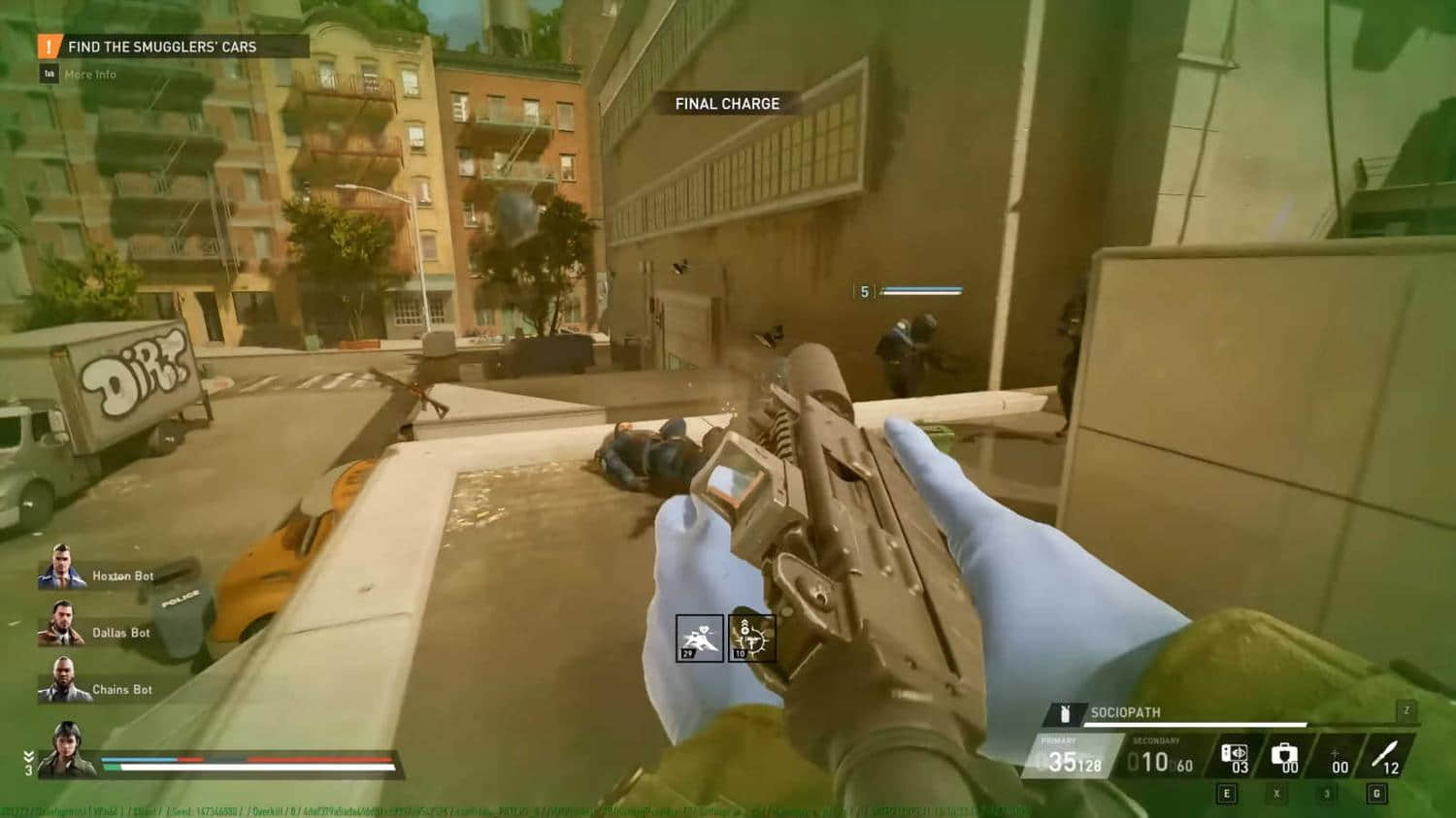Click the crosshair gun buff icon
This screenshot has height=818, width=1456.
[x=752, y=638]
